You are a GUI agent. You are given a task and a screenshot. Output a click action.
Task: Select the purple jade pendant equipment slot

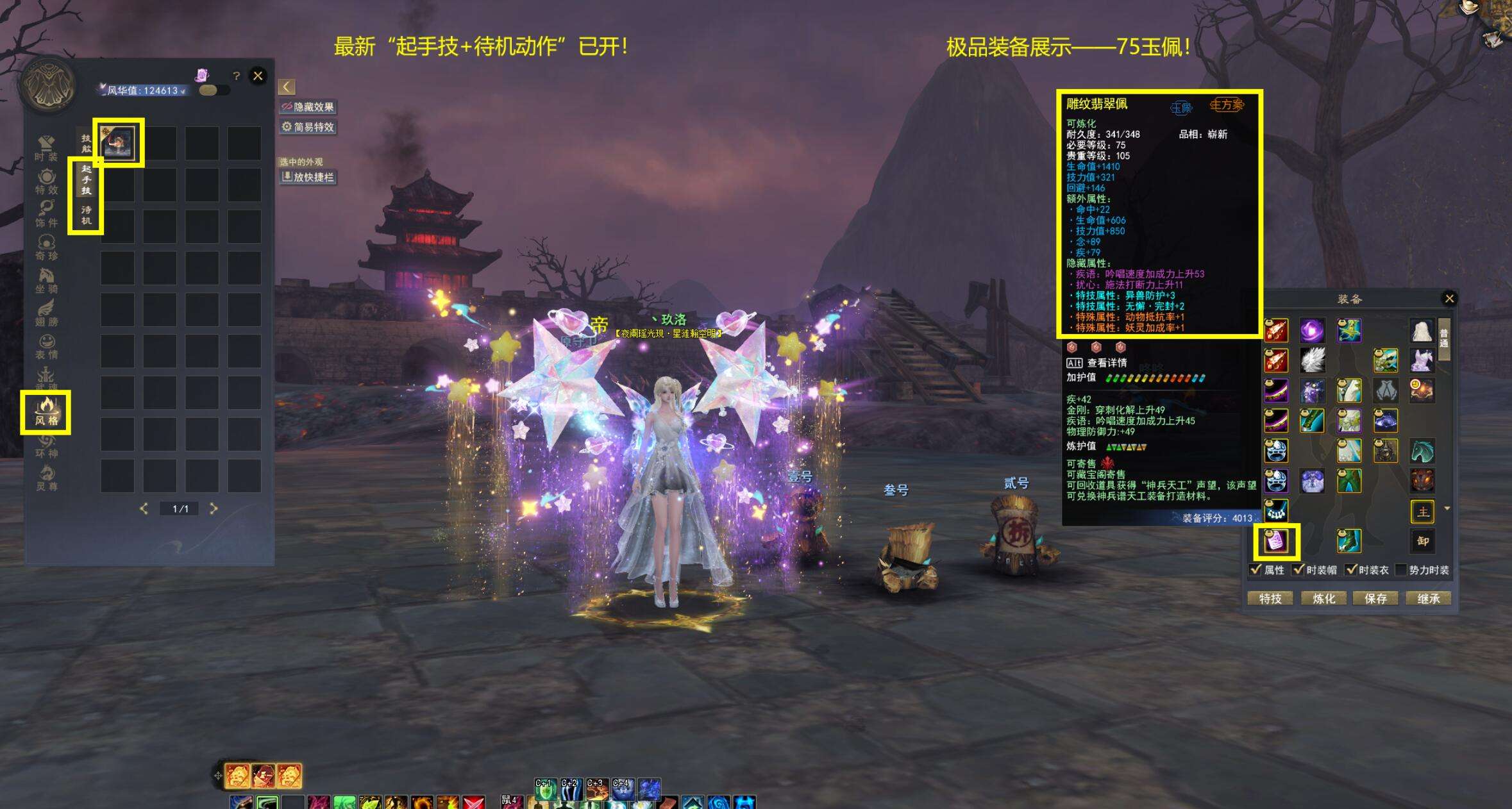click(1276, 541)
